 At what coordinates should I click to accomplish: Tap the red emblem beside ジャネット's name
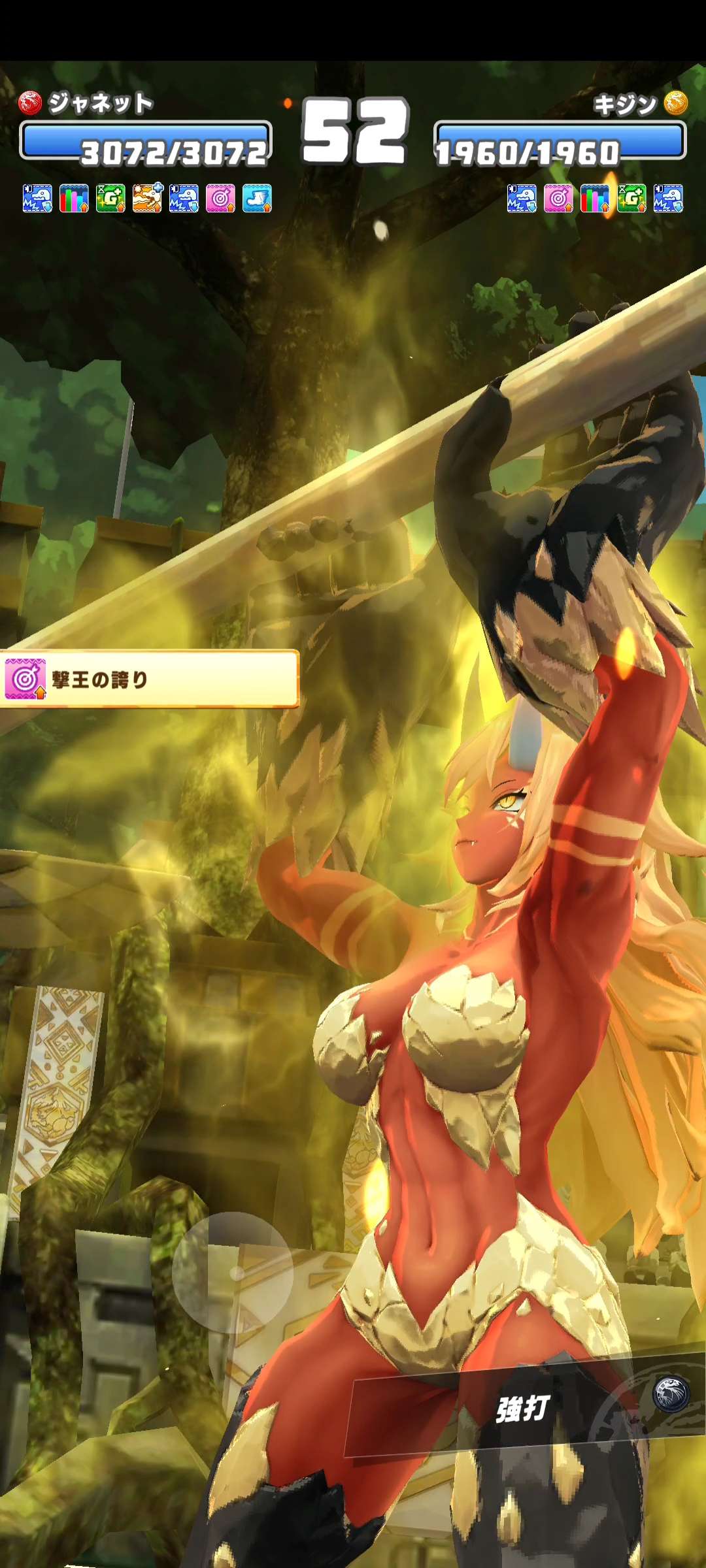pos(30,103)
